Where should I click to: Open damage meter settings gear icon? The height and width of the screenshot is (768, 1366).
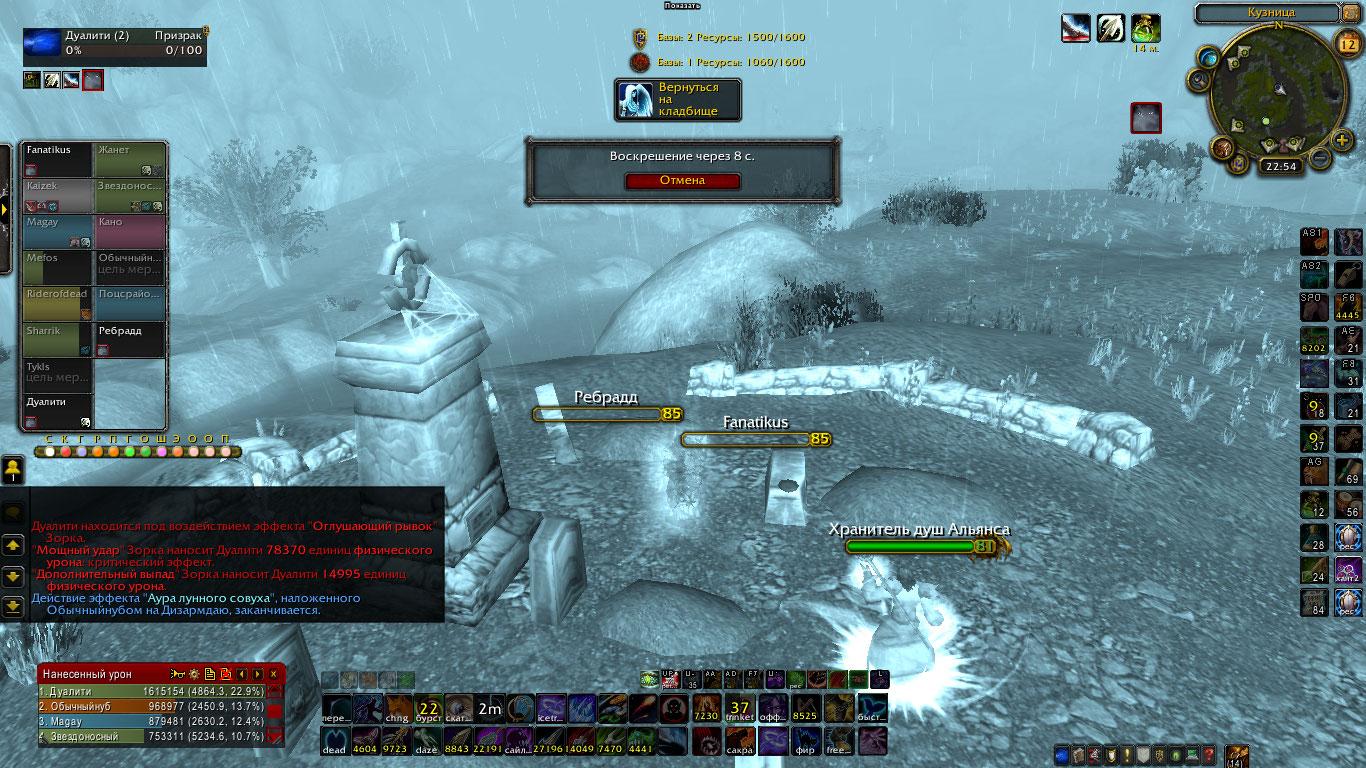click(x=194, y=674)
